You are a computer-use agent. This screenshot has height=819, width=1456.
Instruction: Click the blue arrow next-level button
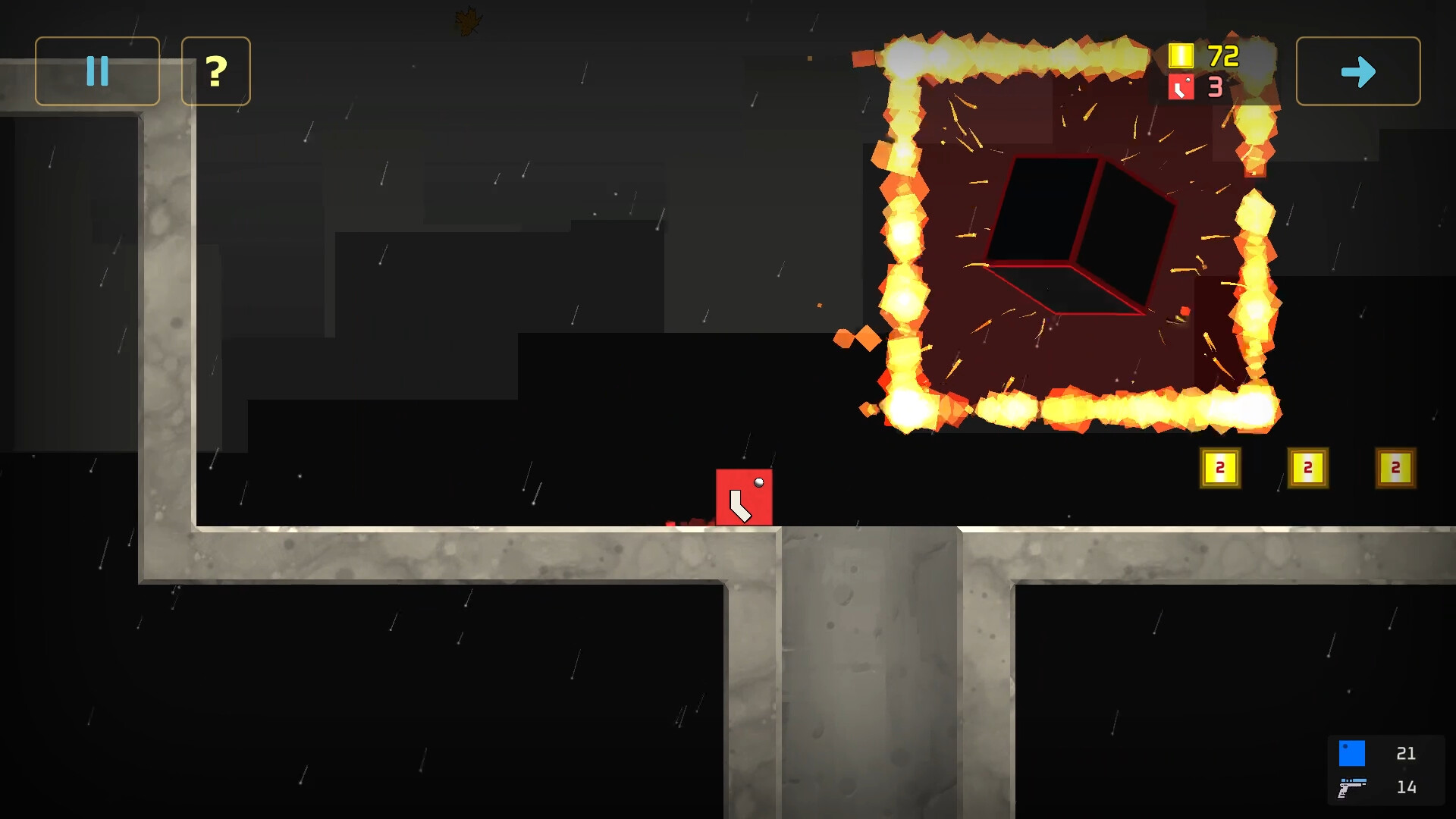coord(1358,71)
